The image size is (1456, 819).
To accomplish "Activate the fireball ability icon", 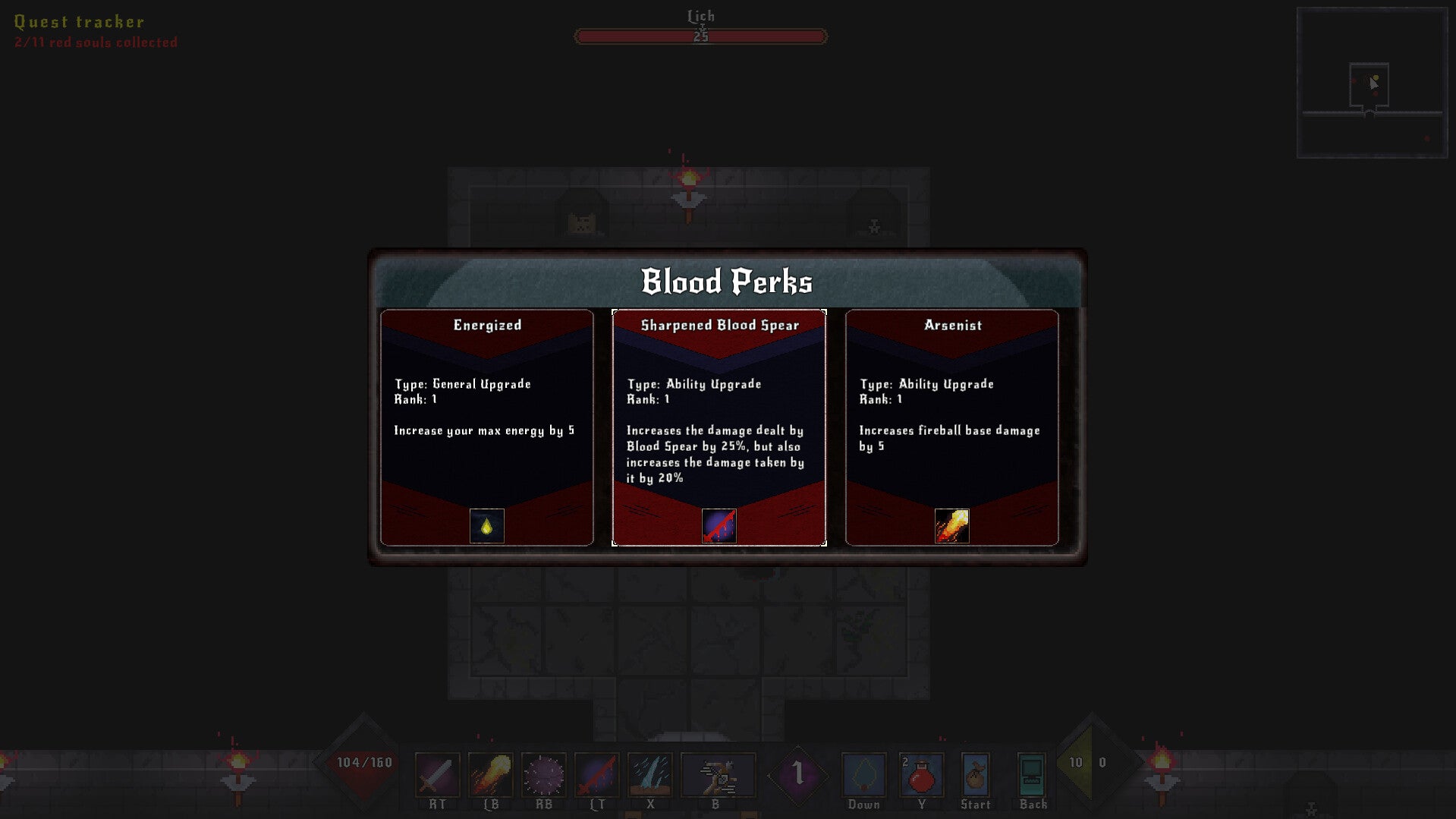I will click(491, 775).
